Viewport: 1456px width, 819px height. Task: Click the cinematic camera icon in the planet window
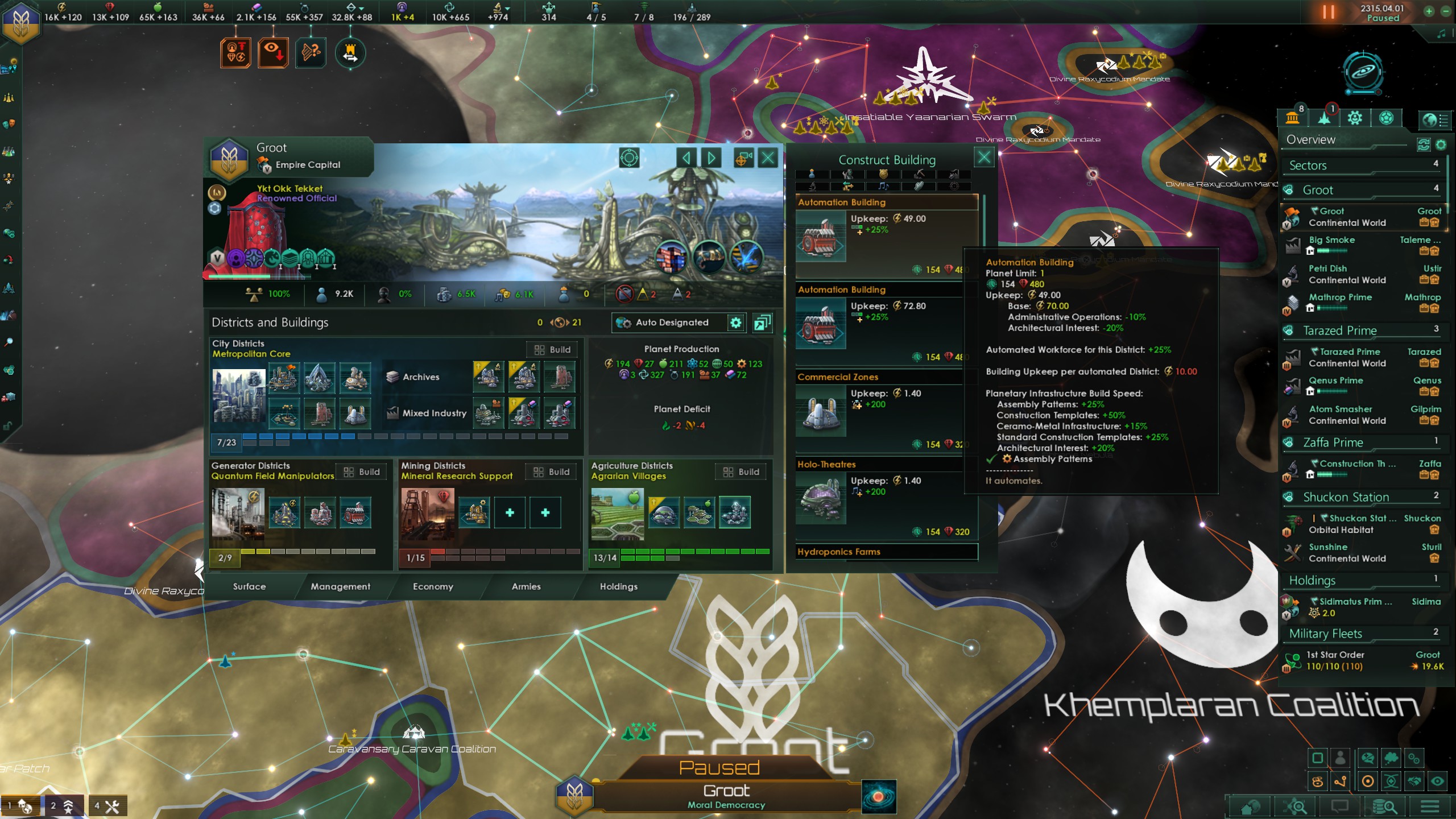click(742, 158)
